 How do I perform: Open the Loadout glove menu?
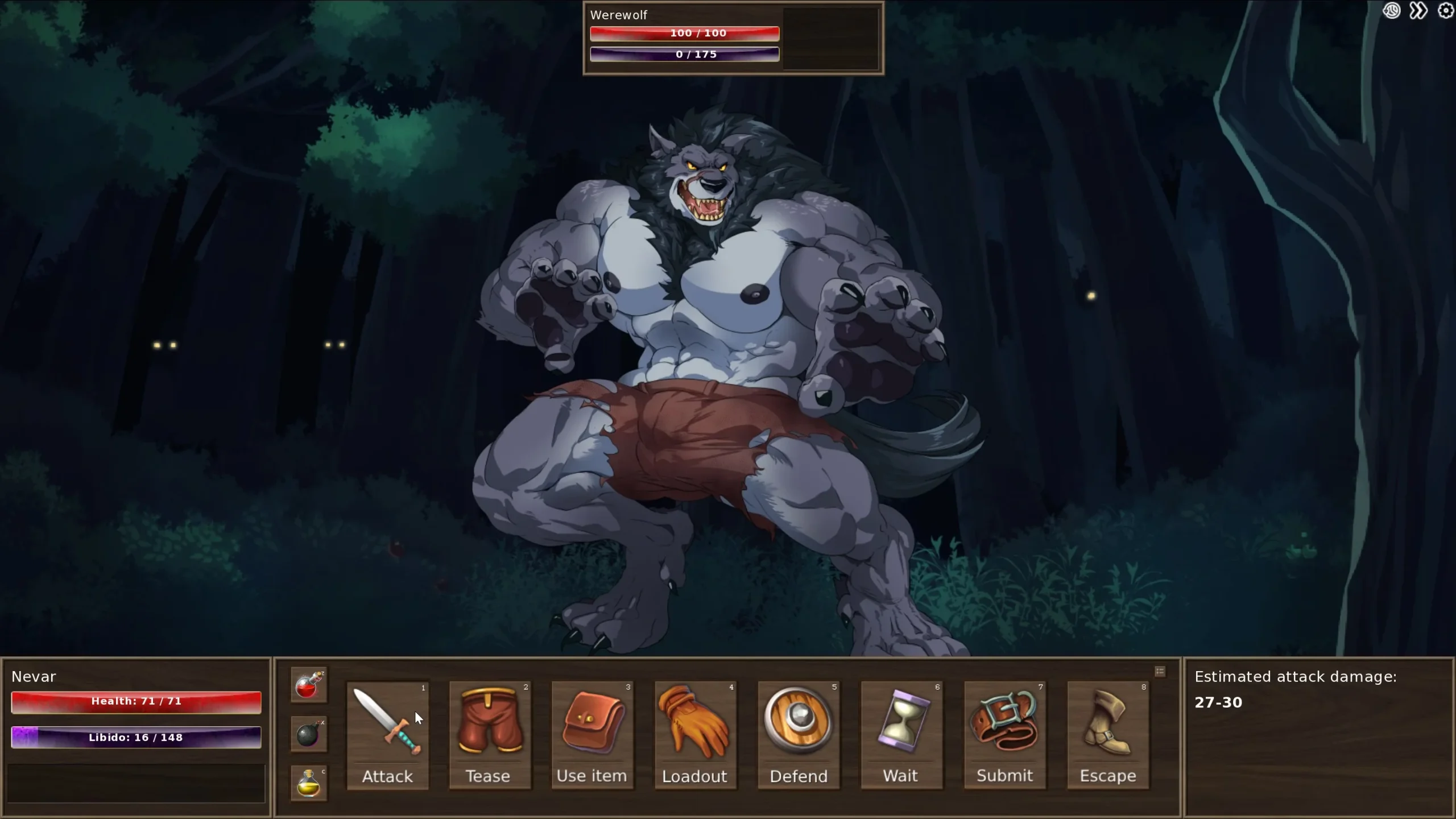(x=695, y=735)
